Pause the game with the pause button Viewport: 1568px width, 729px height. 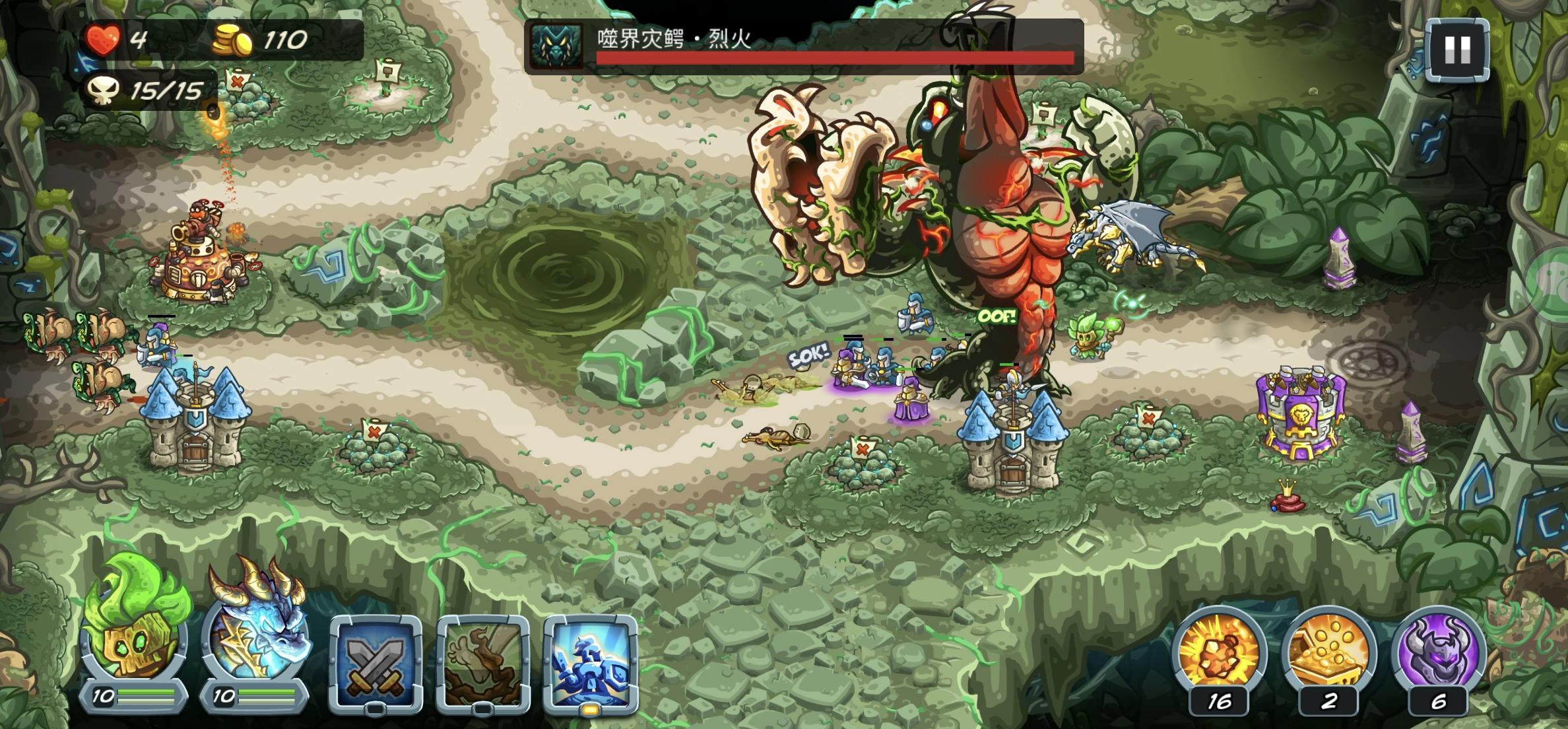[1458, 50]
